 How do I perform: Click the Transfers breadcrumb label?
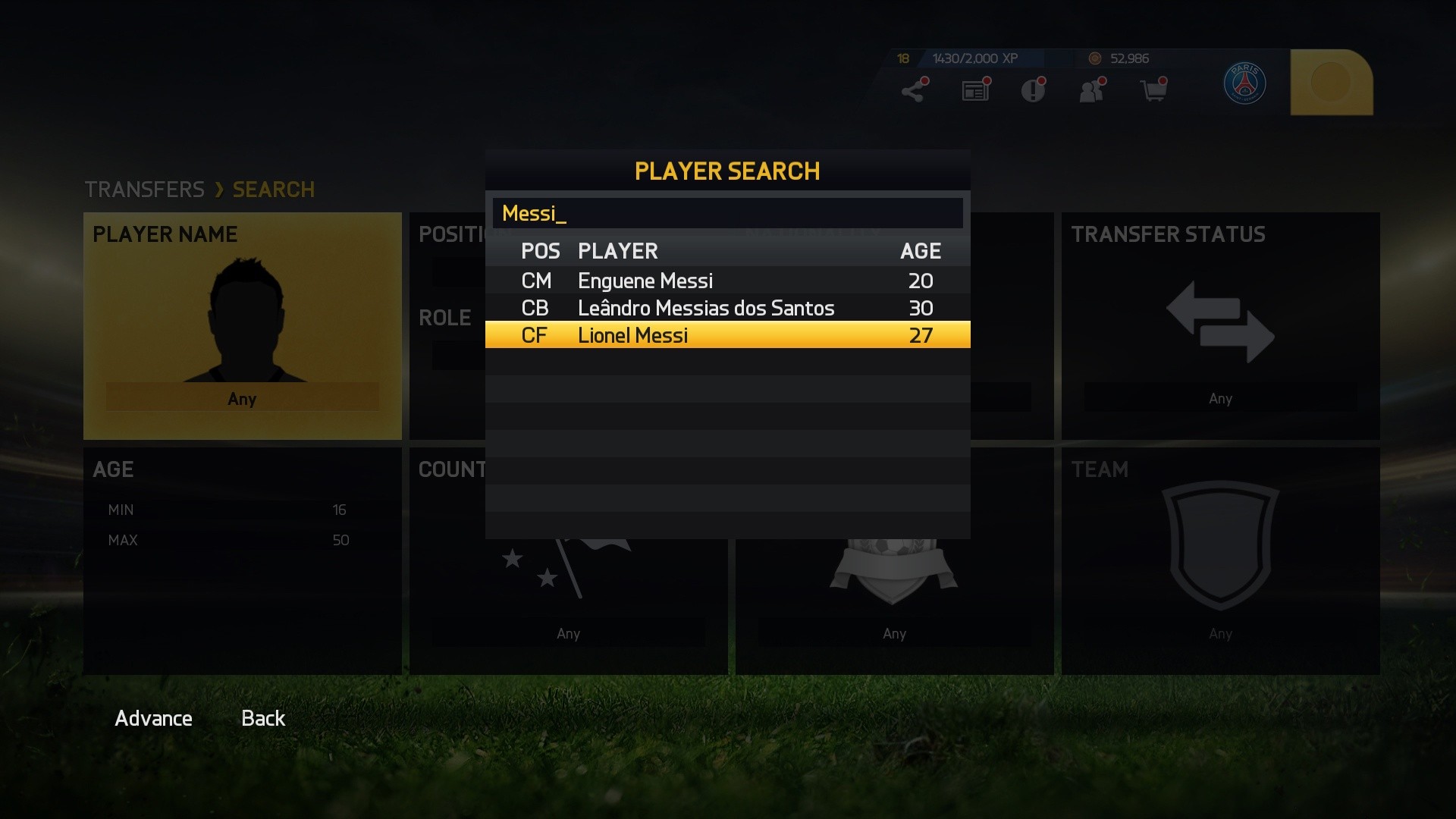point(145,189)
